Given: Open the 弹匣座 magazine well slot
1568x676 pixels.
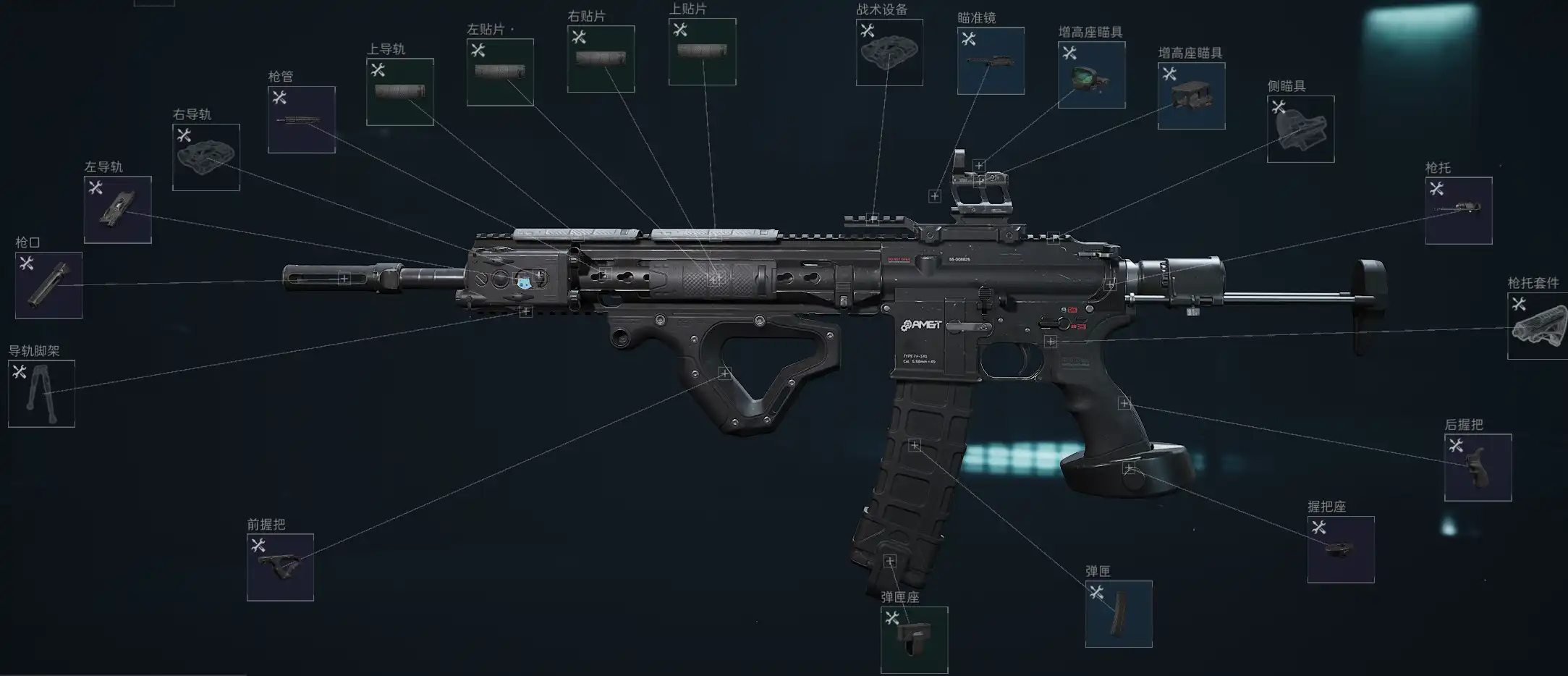Looking at the screenshot, I should [914, 640].
